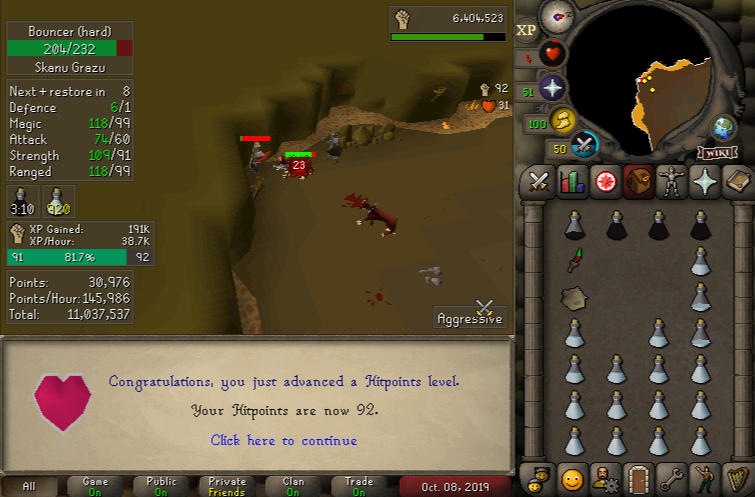Click the Wiki lookup banner

[x=718, y=152]
